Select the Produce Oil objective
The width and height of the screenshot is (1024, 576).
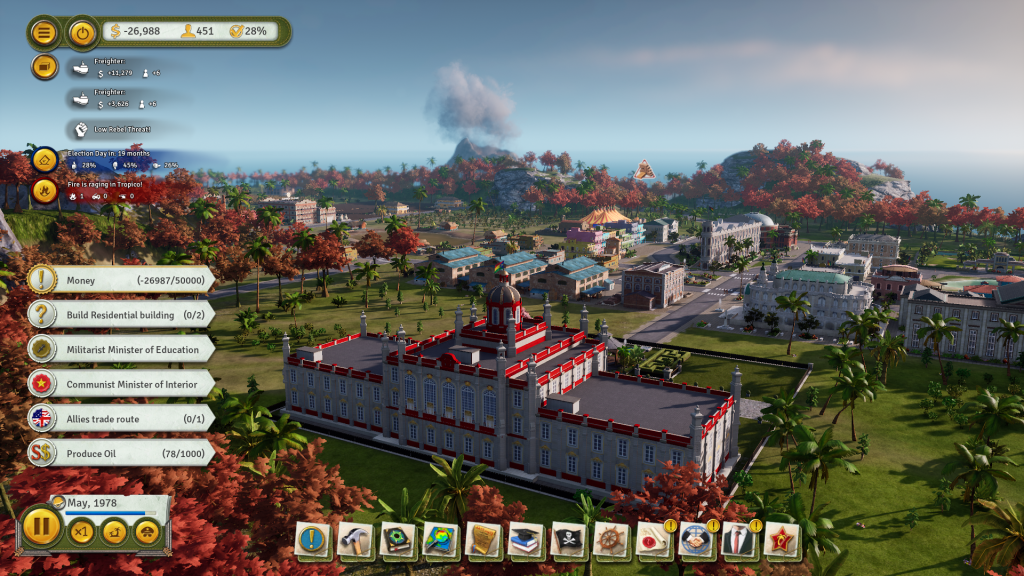point(120,453)
